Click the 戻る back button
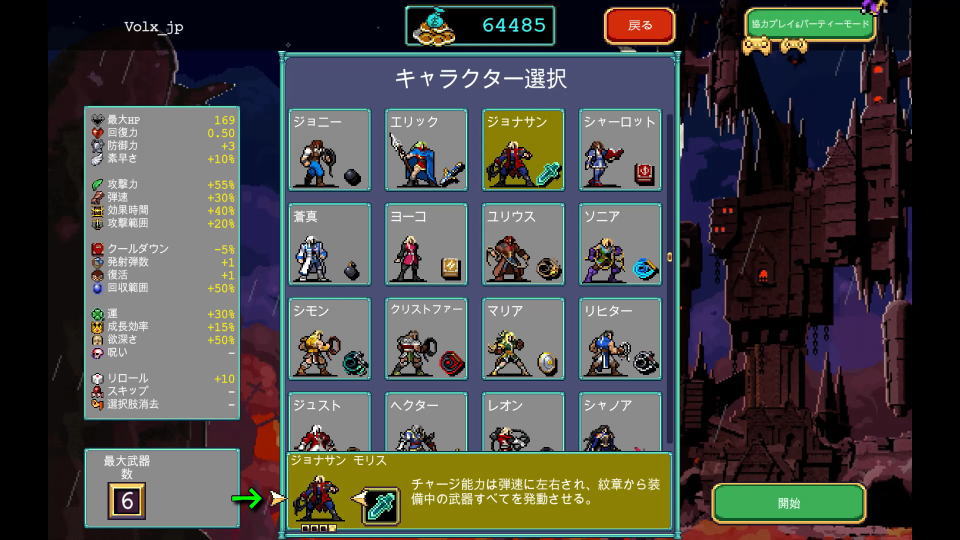960x540 pixels. [639, 26]
